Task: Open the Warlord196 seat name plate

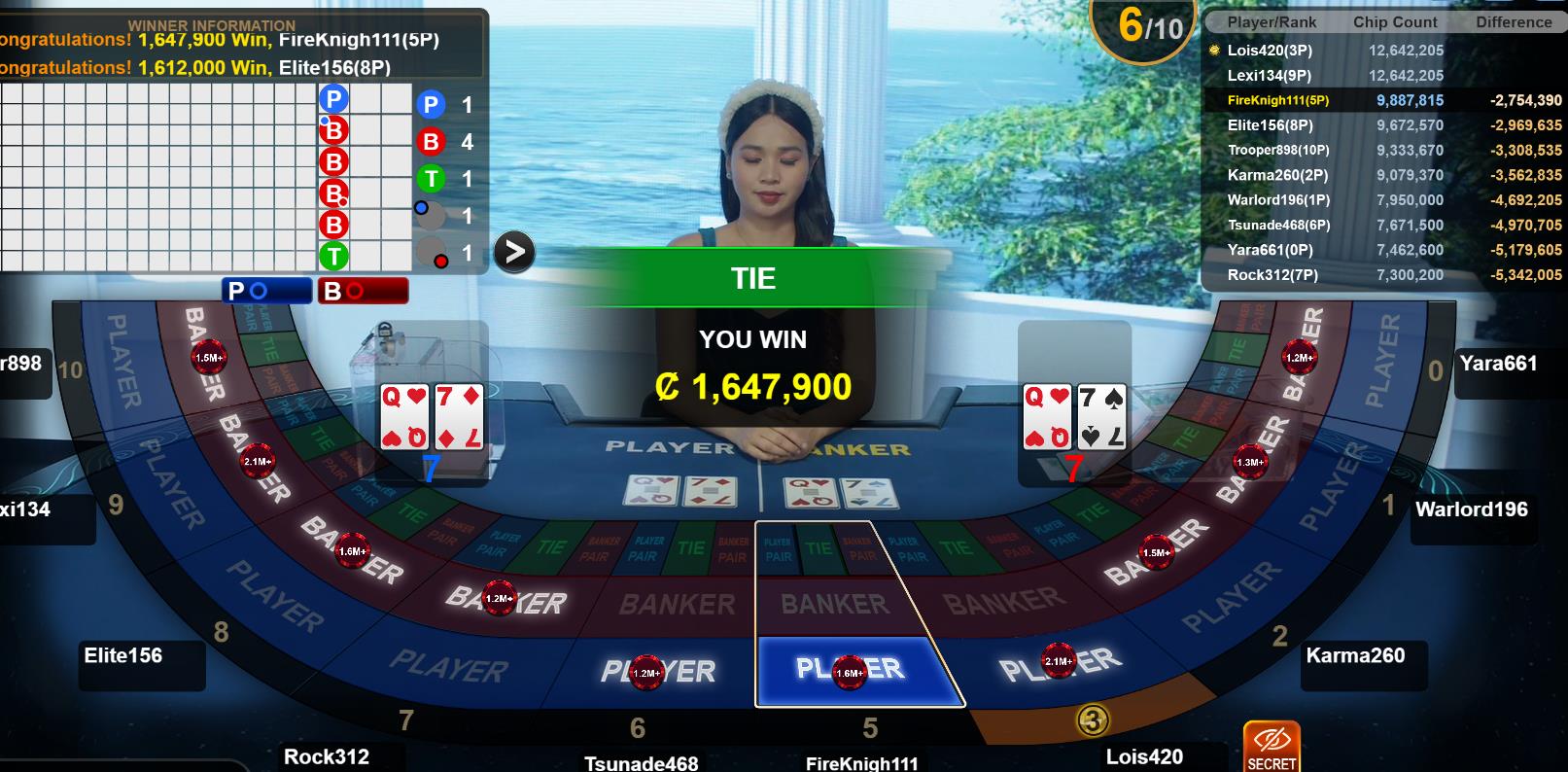Action: [1471, 509]
